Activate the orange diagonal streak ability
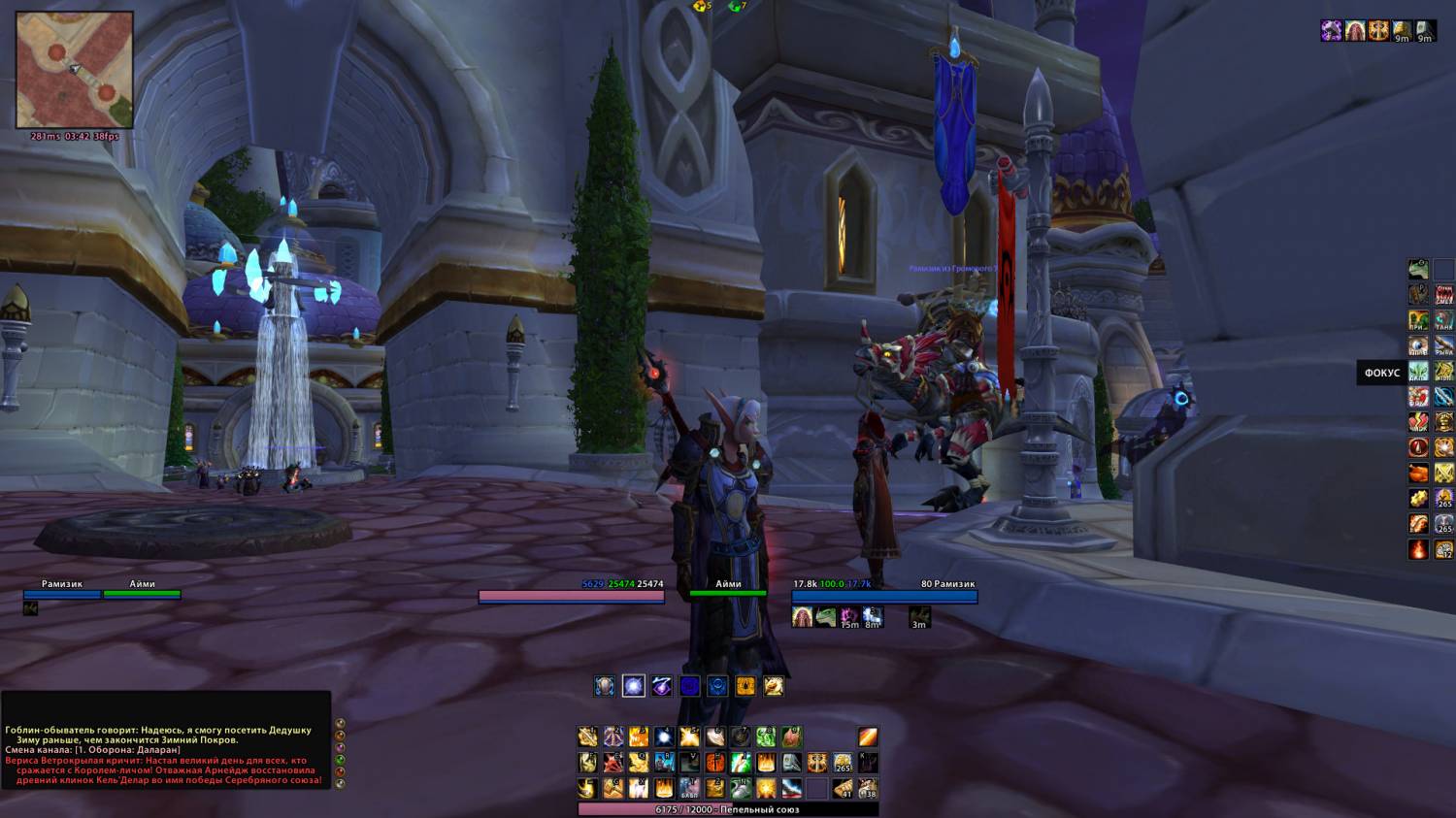The height and width of the screenshot is (818, 1456). coord(868,736)
